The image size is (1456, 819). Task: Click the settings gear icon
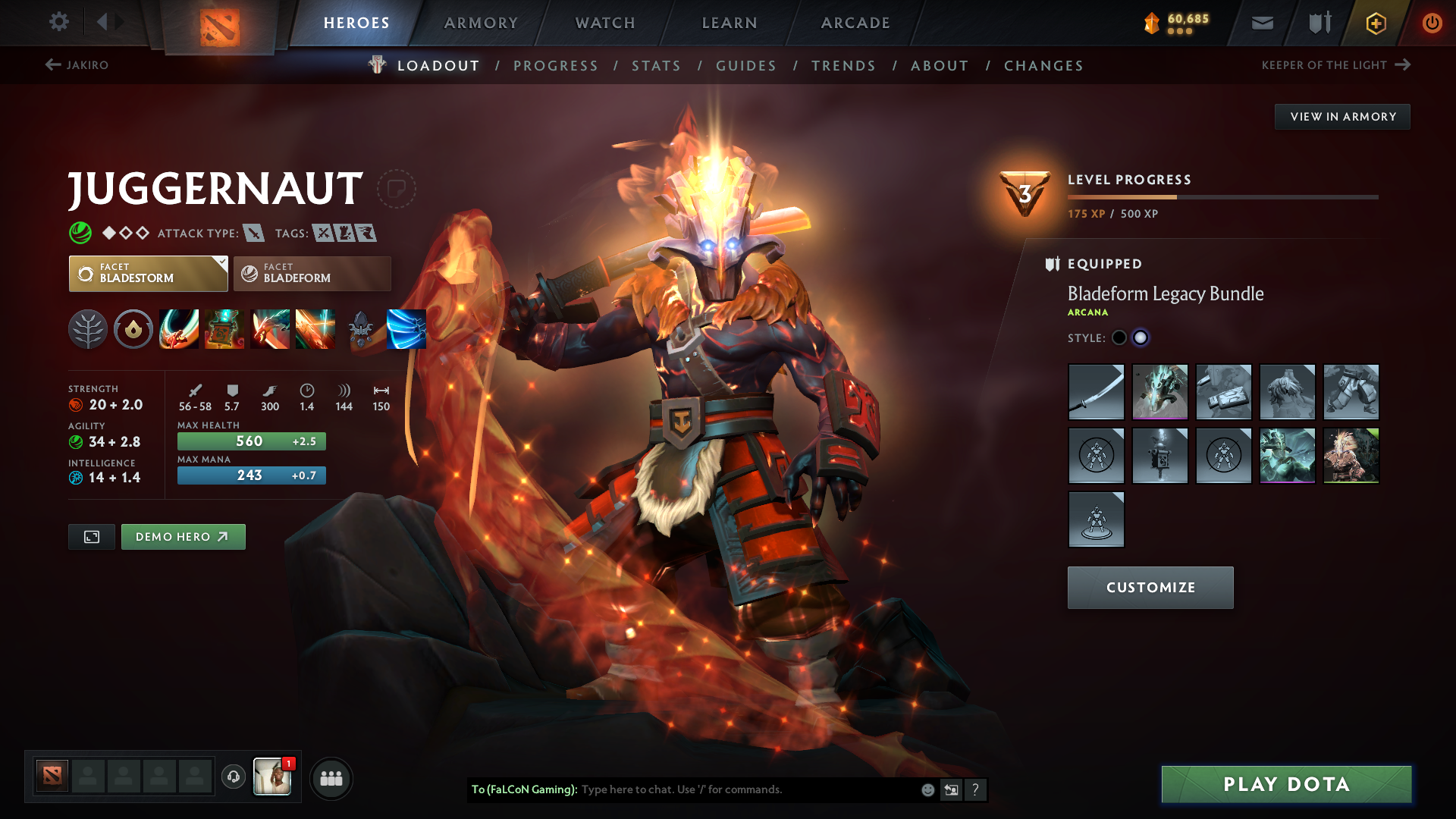(x=58, y=22)
